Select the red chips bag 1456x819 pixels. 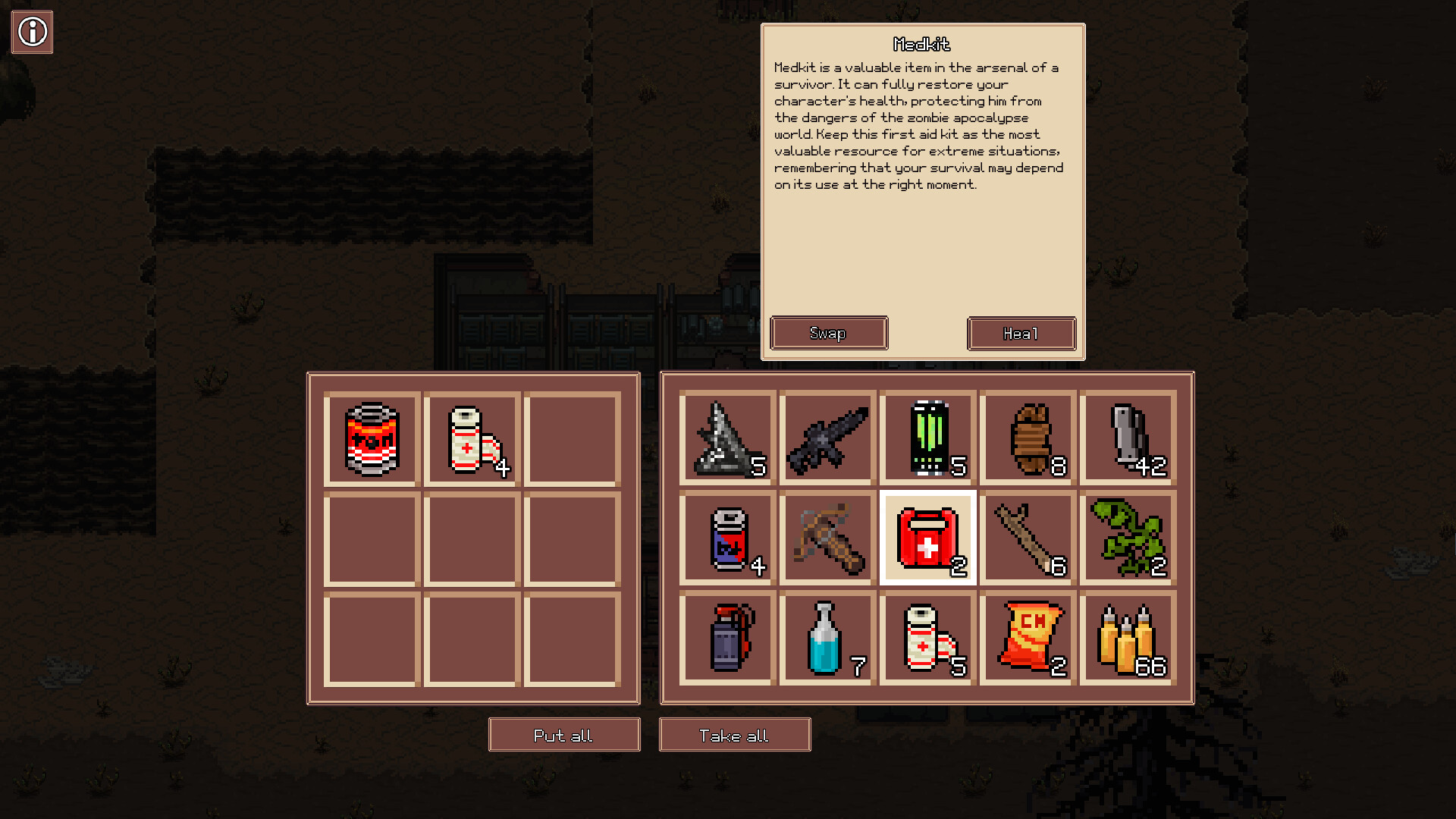tap(1028, 637)
